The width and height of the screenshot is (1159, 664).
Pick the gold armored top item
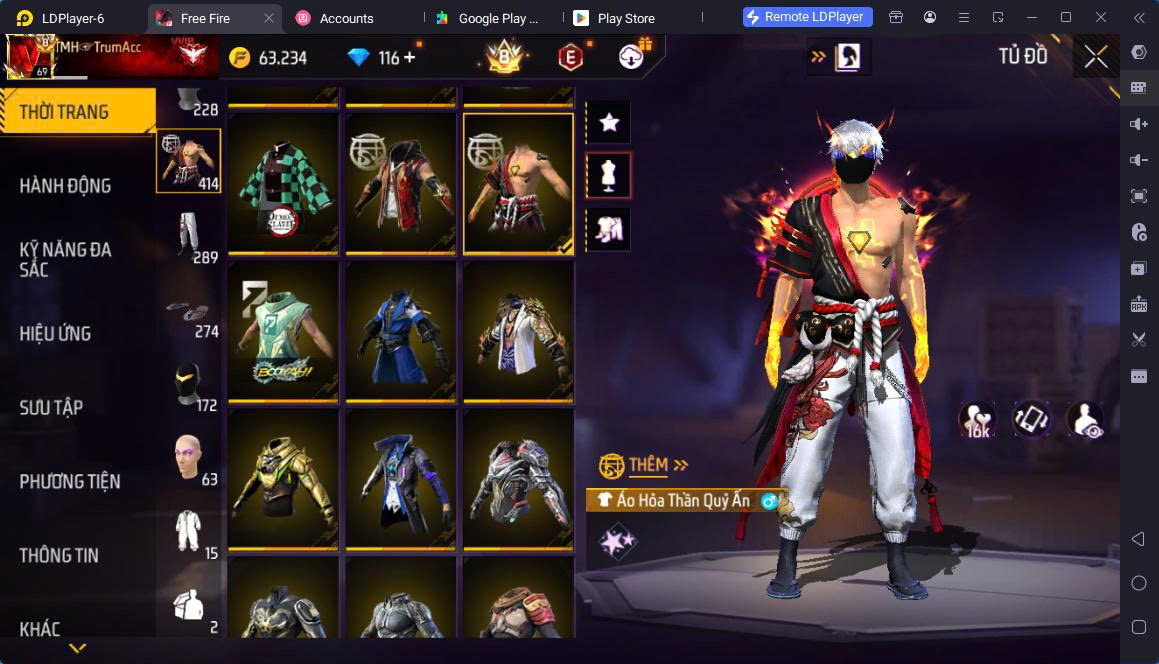(x=283, y=478)
